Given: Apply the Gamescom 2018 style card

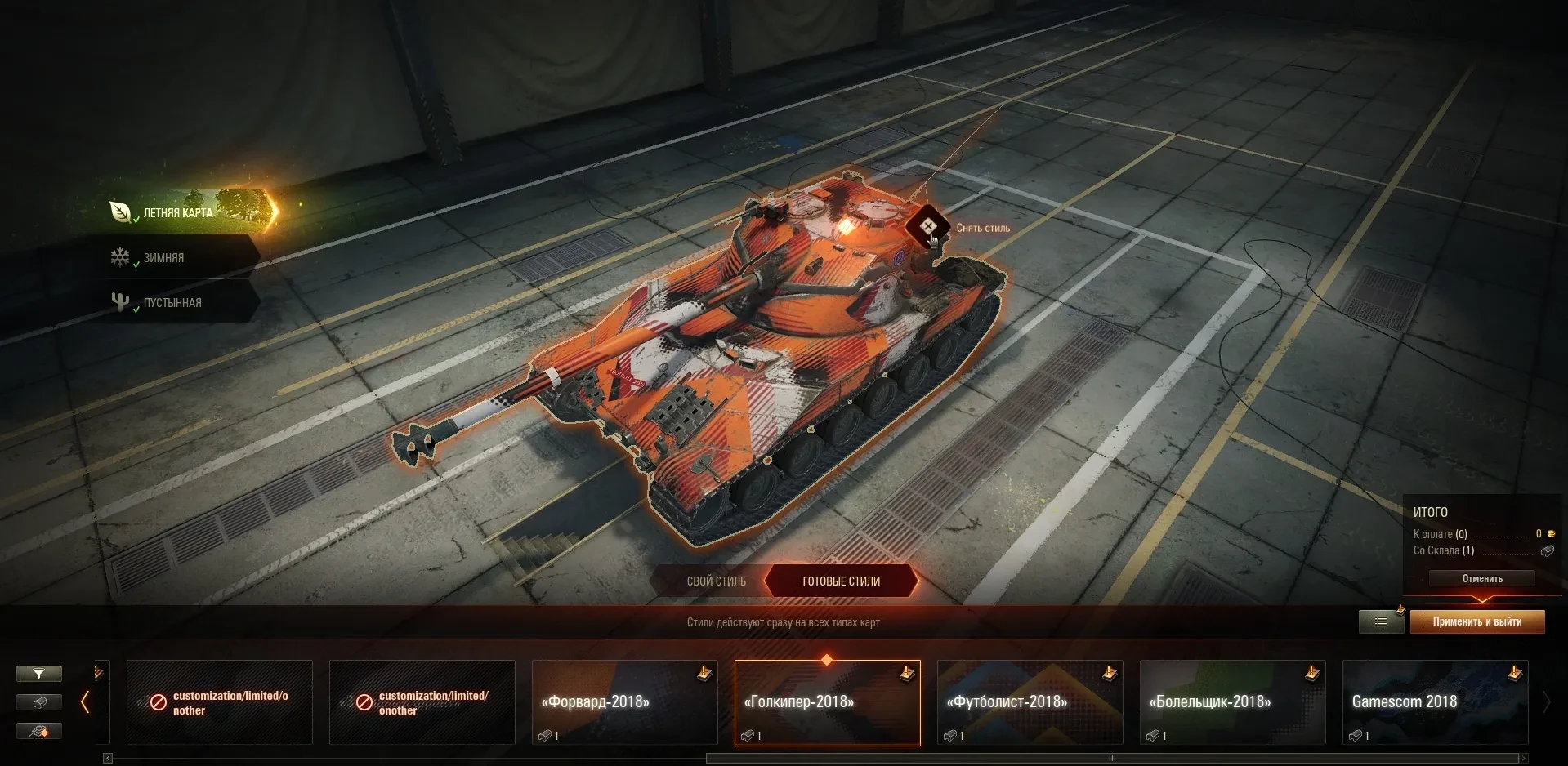Looking at the screenshot, I should tap(1435, 702).
